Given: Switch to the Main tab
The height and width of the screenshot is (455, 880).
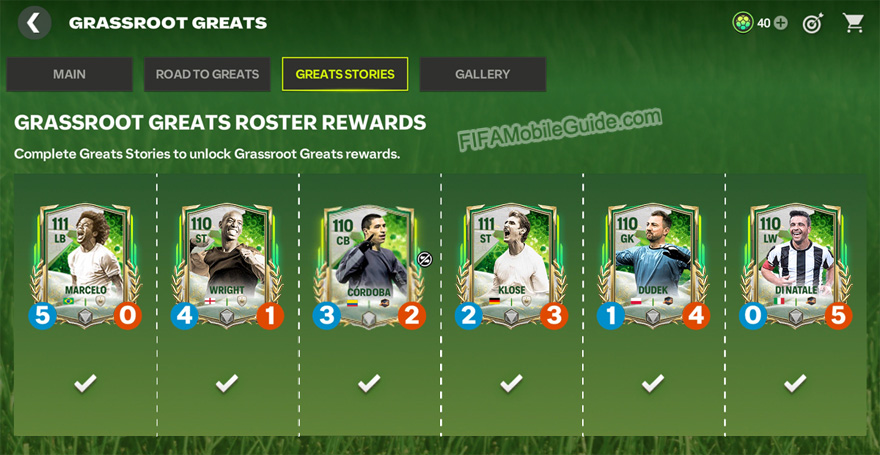Looking at the screenshot, I should 69,74.
